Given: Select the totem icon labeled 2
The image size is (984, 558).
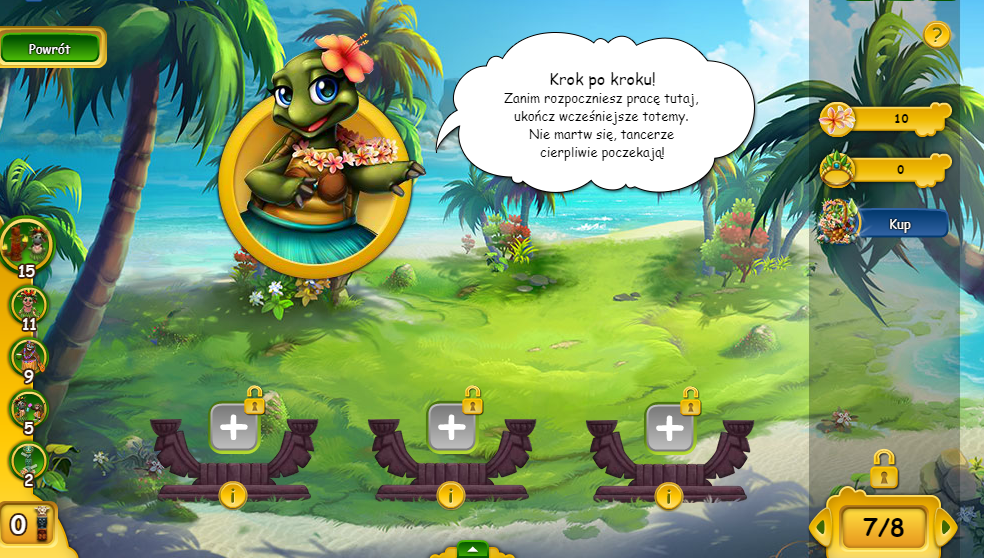Looking at the screenshot, I should pyautogui.click(x=27, y=460).
